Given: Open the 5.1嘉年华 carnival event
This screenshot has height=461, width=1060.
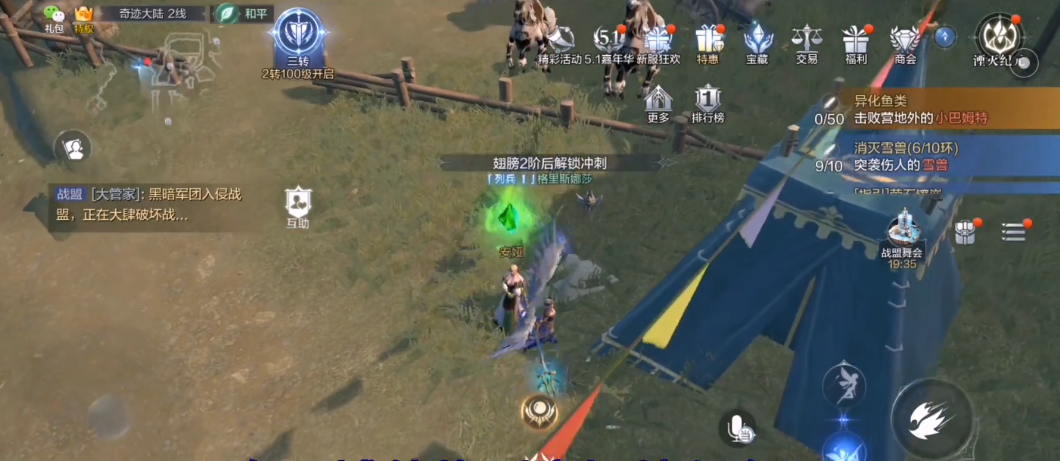Looking at the screenshot, I should click(x=610, y=42).
